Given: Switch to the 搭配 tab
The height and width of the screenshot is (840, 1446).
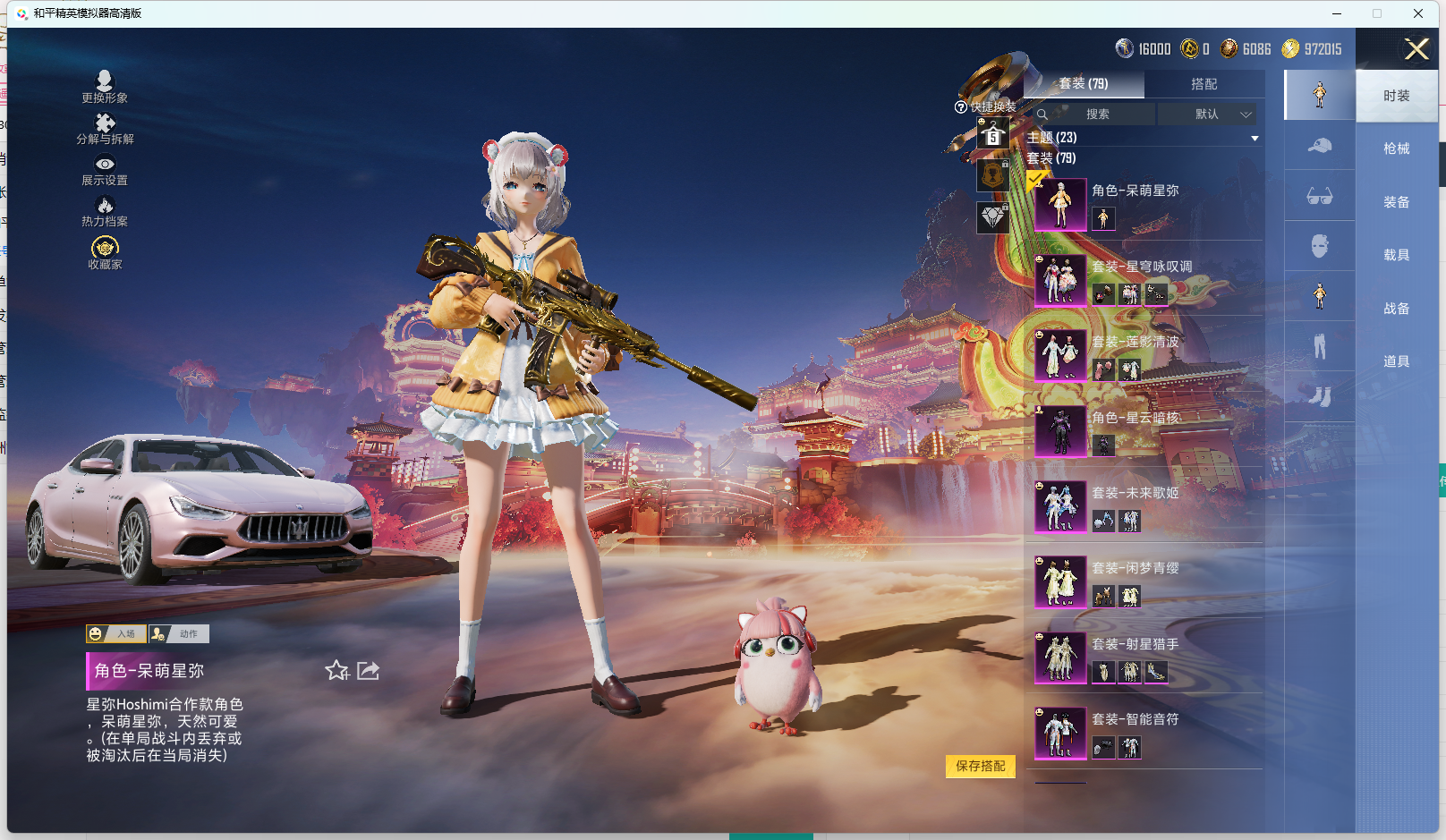Looking at the screenshot, I should point(1205,84).
